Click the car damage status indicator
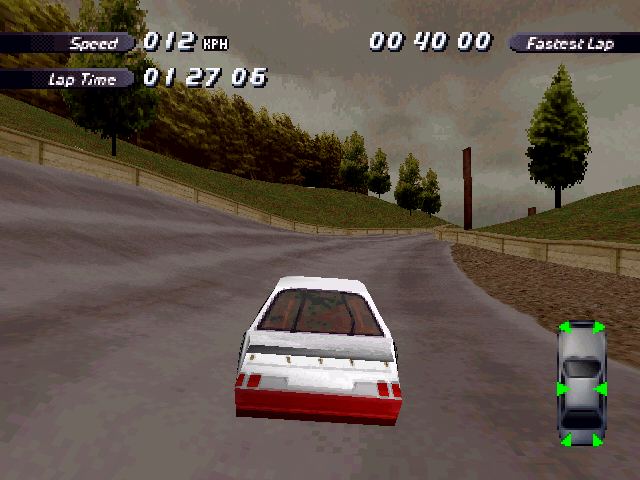The width and height of the screenshot is (640, 480). click(581, 384)
